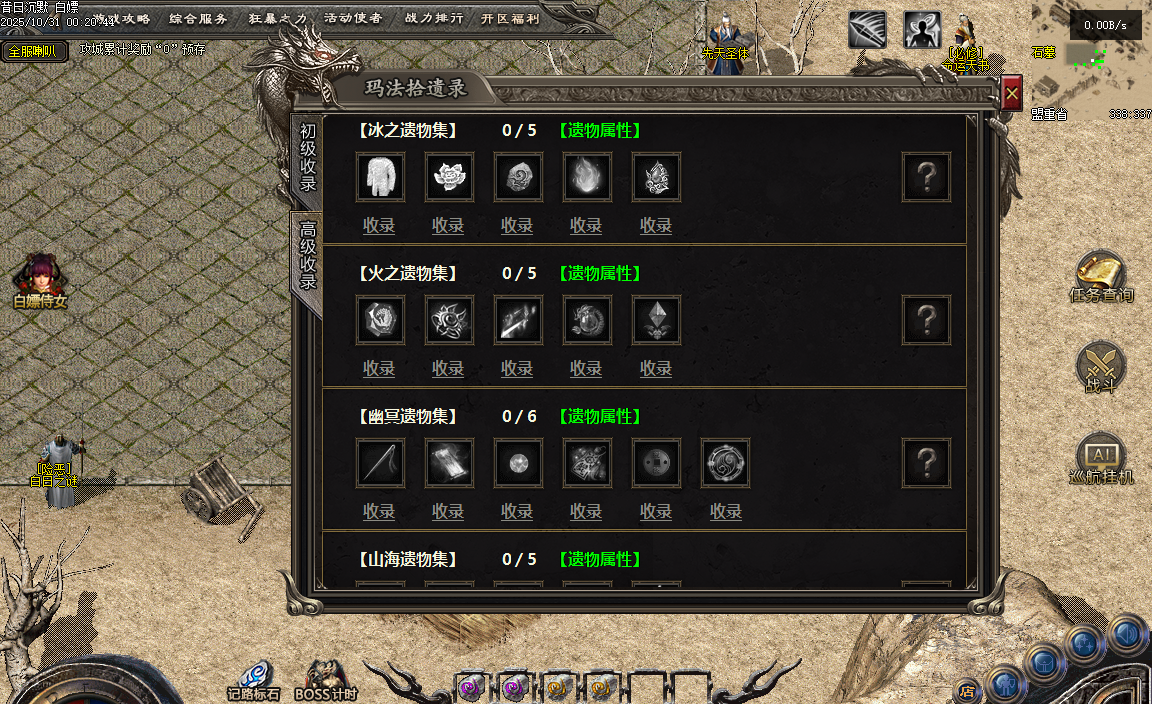Screen dimensions: 1152x704
Task: Use the 记路标石 waypoint stone
Action: [253, 680]
